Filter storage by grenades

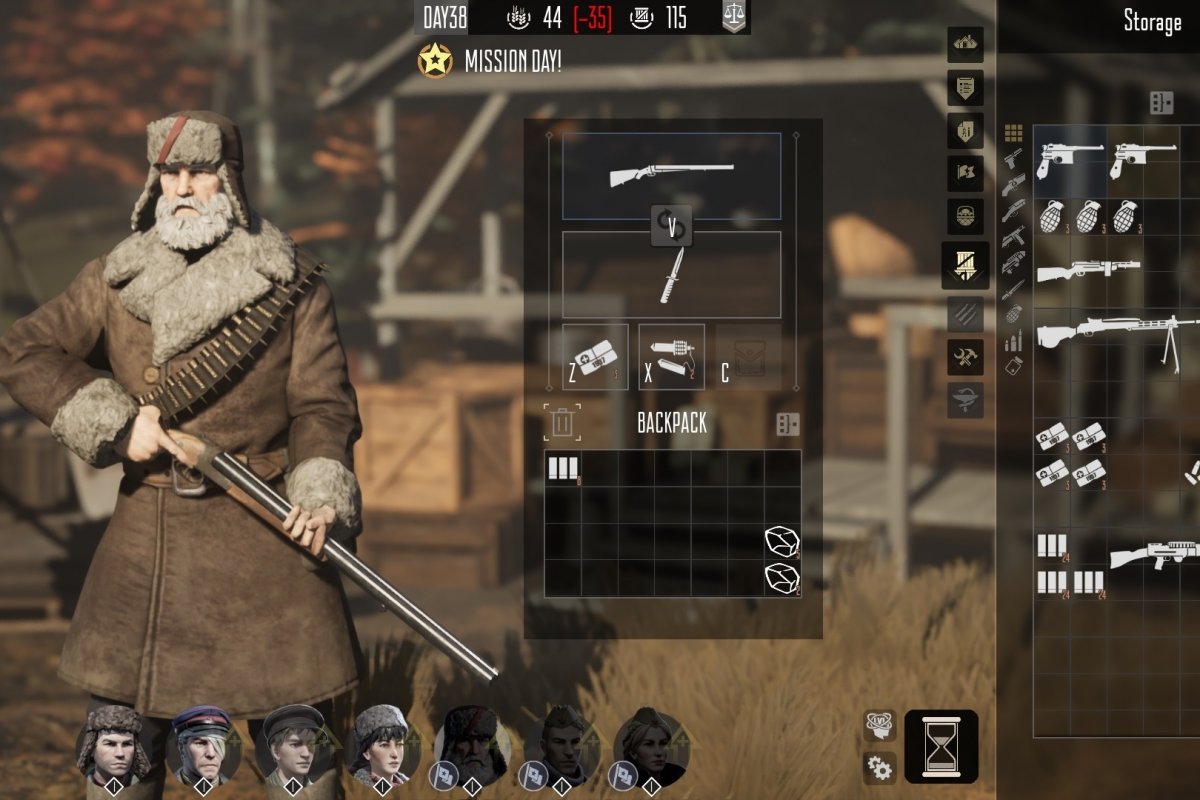click(1013, 313)
